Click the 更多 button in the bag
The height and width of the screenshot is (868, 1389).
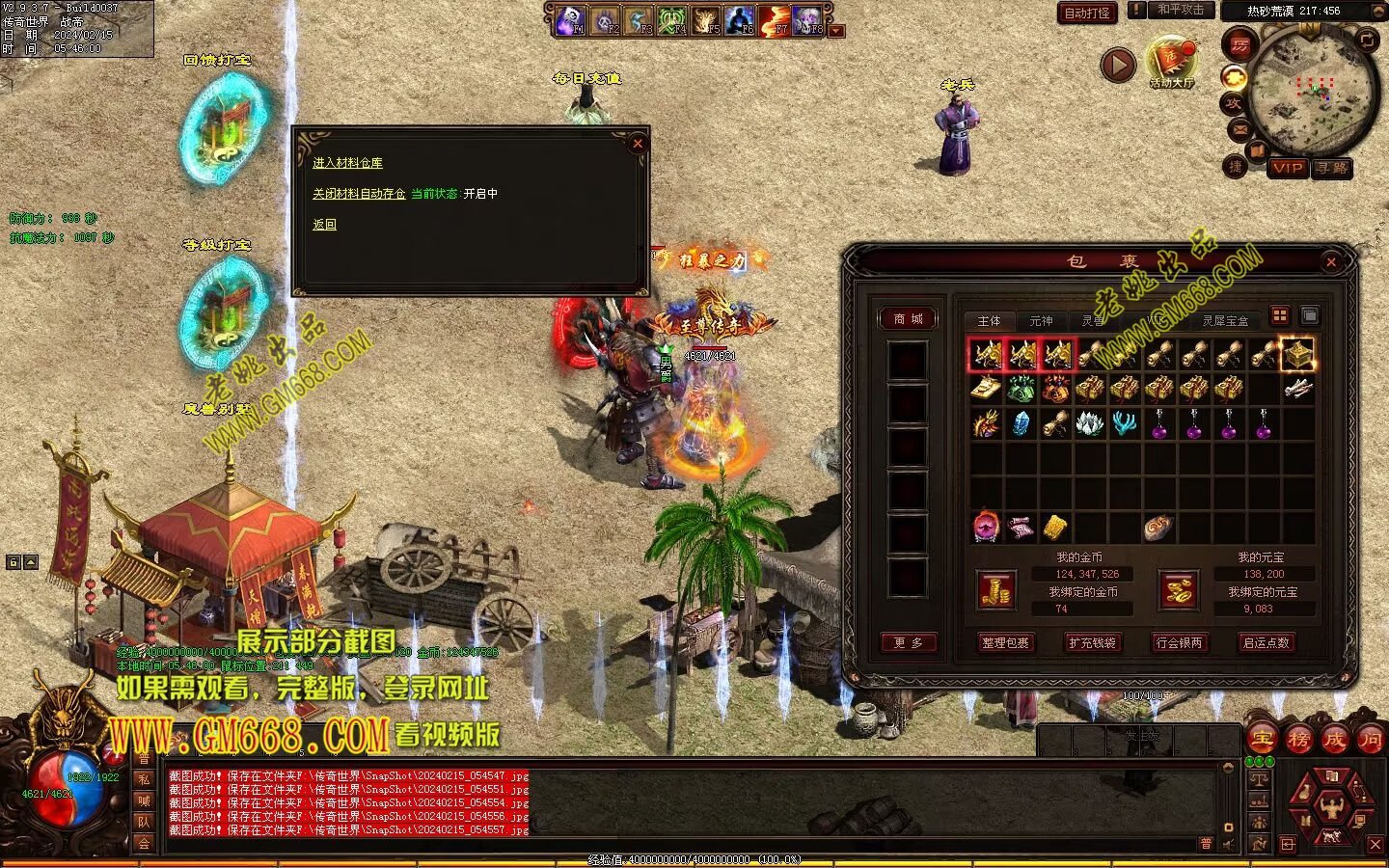tap(908, 643)
